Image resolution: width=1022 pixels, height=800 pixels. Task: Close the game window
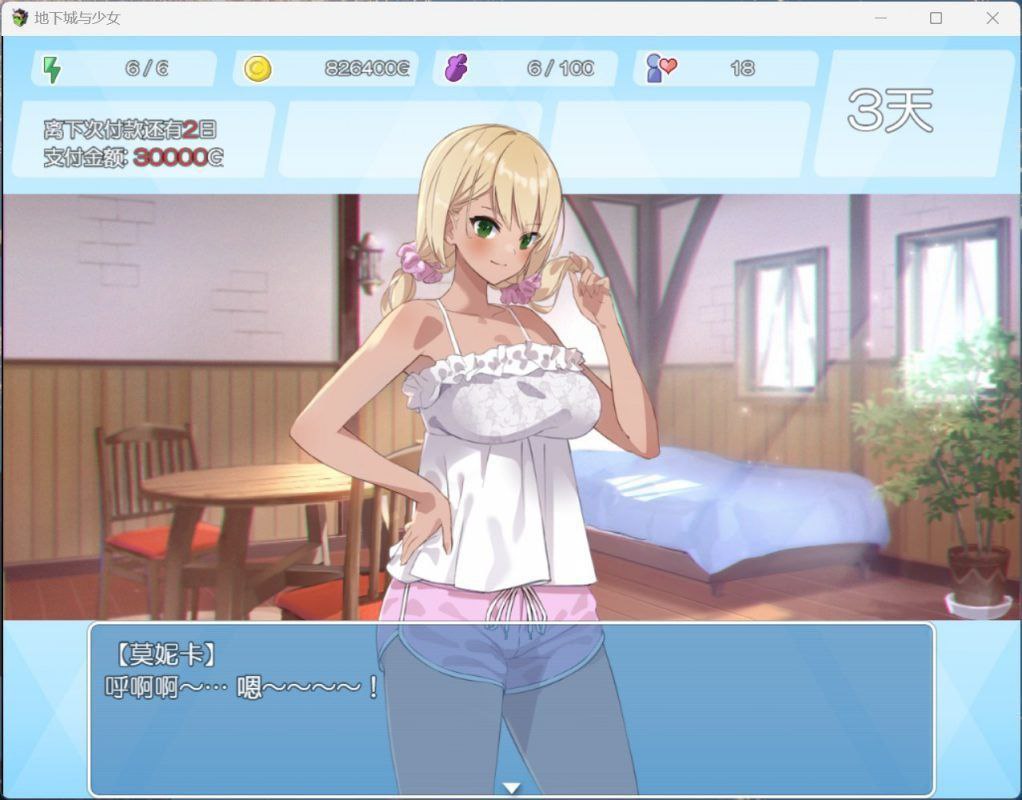992,18
